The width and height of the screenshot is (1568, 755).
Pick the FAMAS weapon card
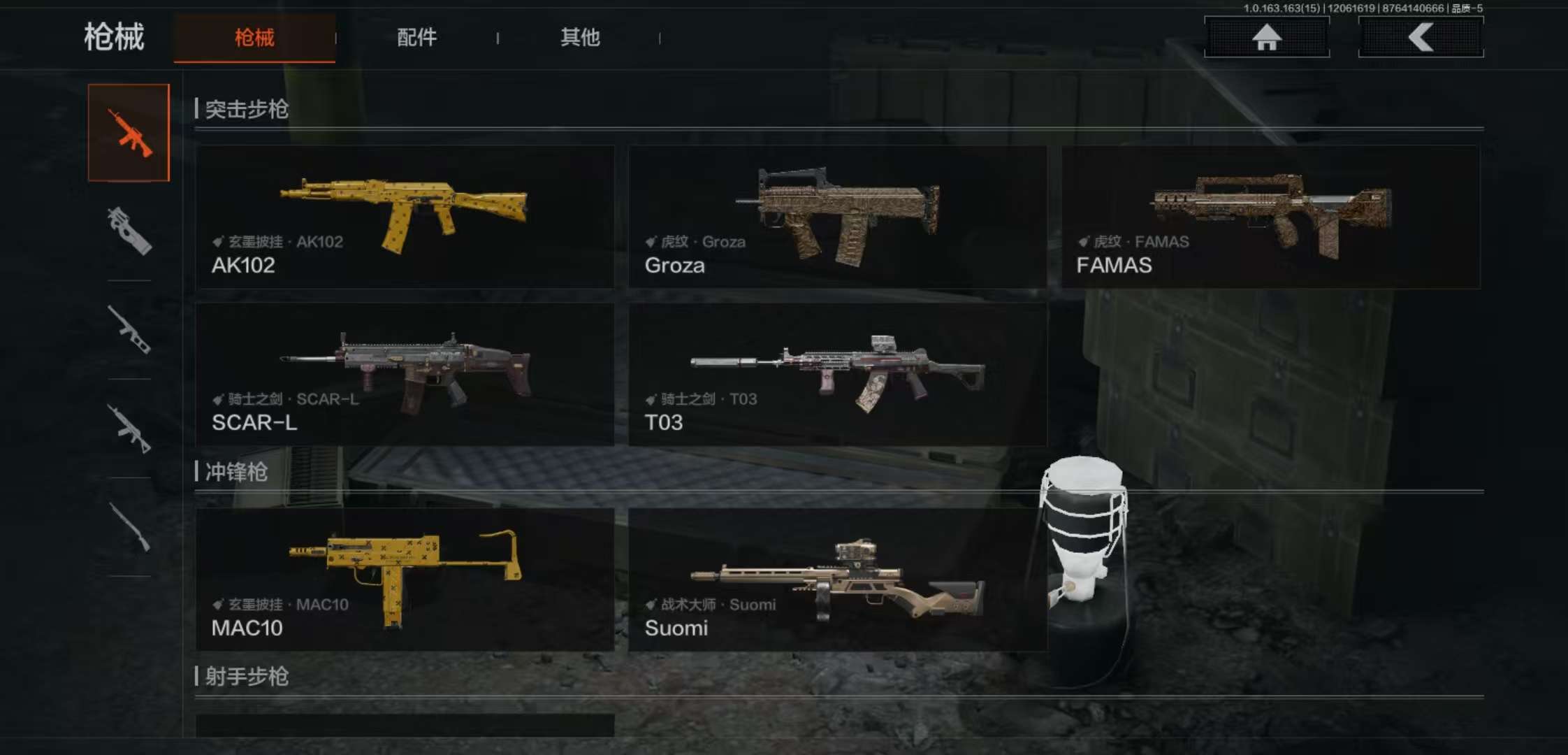point(1270,217)
